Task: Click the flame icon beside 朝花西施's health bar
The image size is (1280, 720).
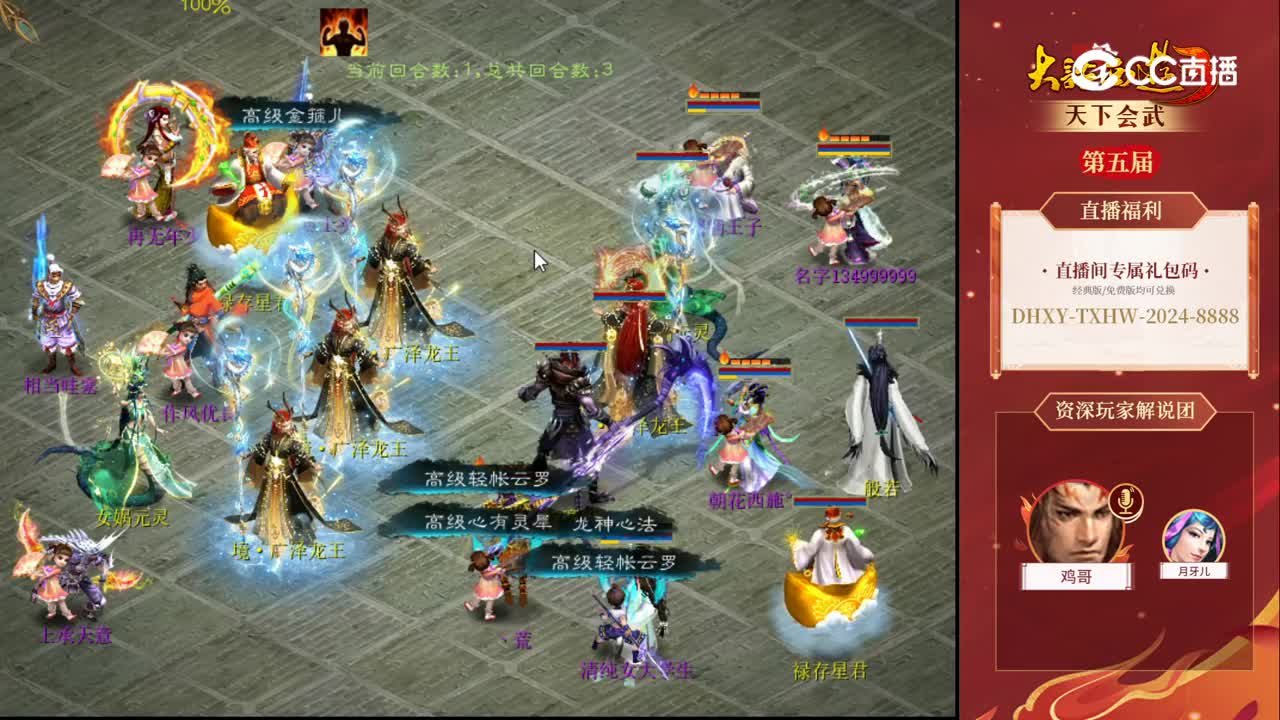Action: click(x=723, y=358)
